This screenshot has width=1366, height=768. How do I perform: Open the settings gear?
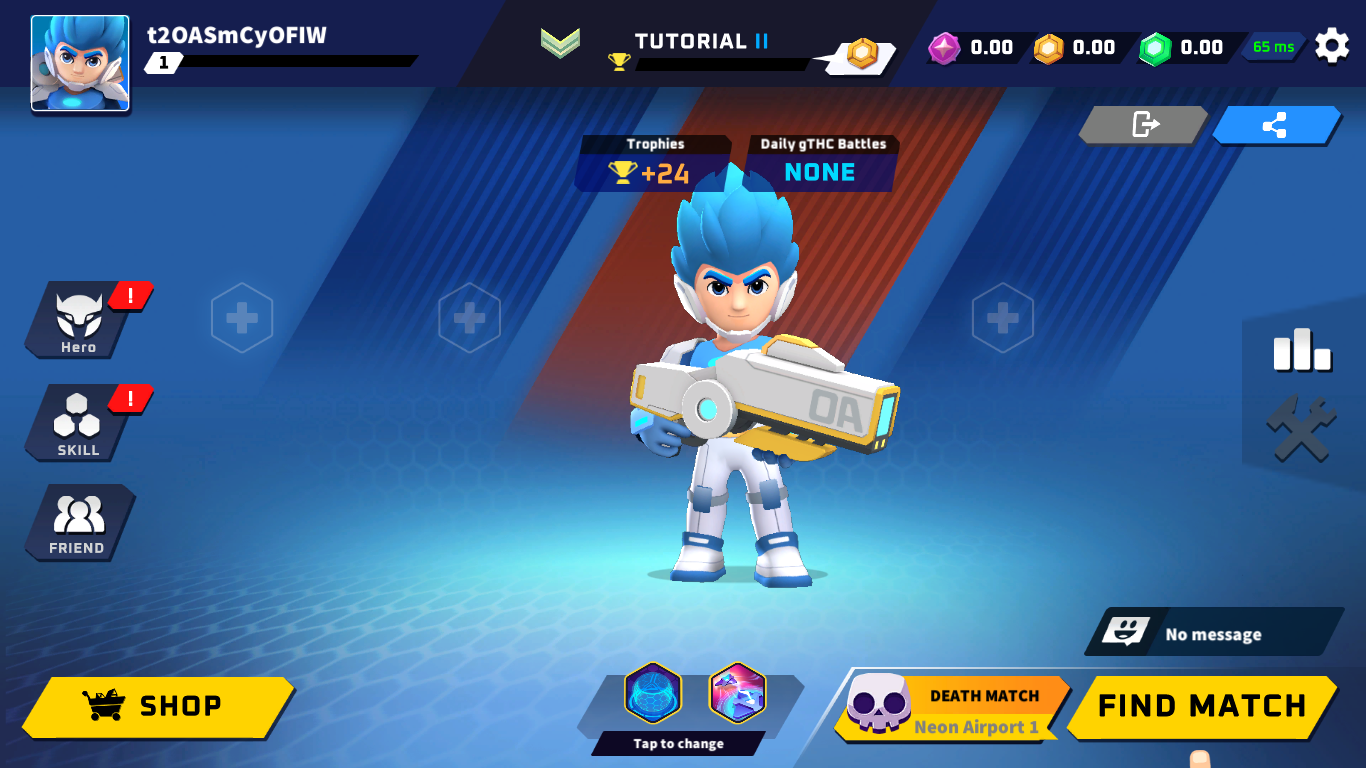[1331, 46]
